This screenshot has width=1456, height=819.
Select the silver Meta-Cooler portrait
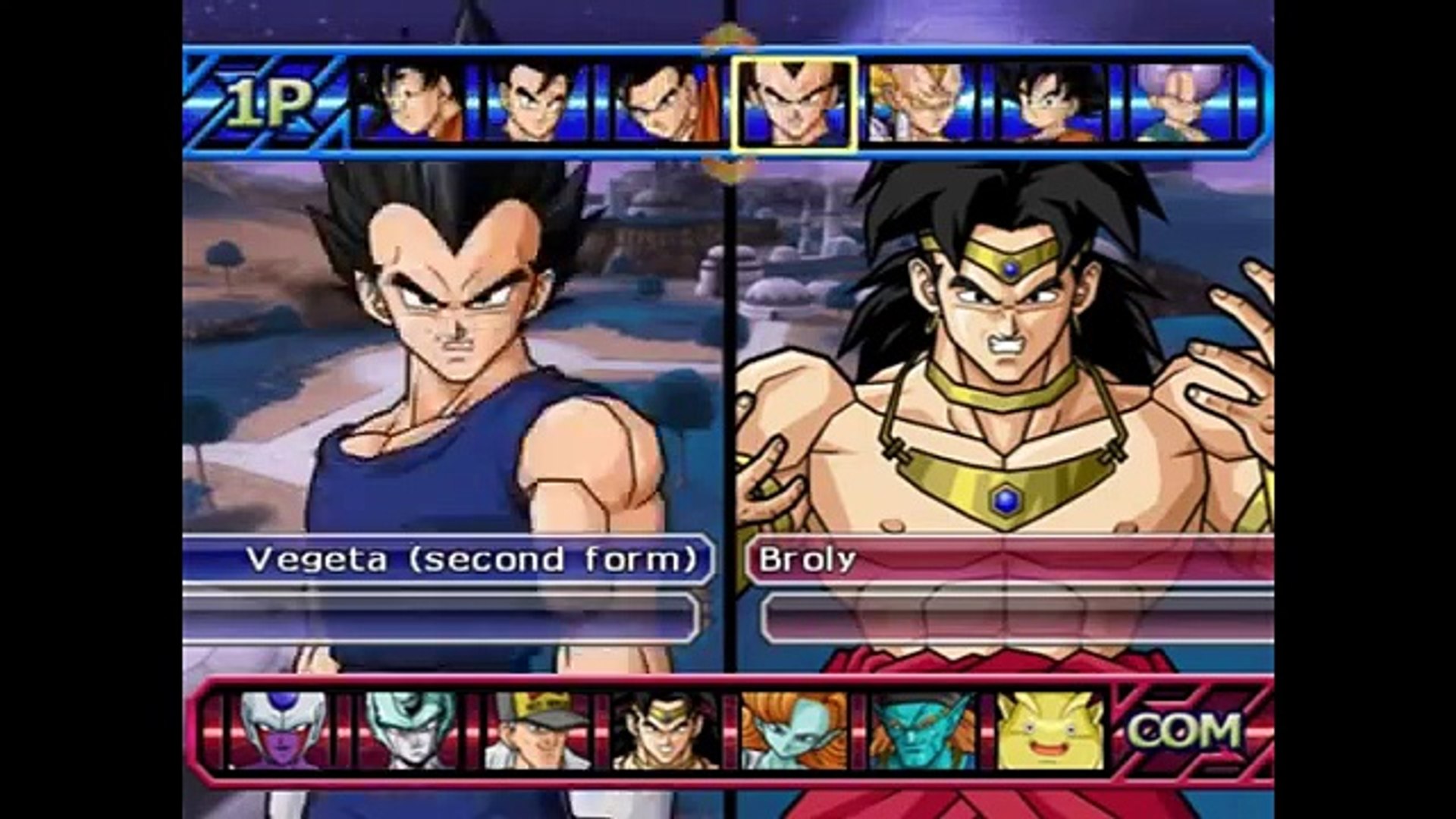[401, 731]
